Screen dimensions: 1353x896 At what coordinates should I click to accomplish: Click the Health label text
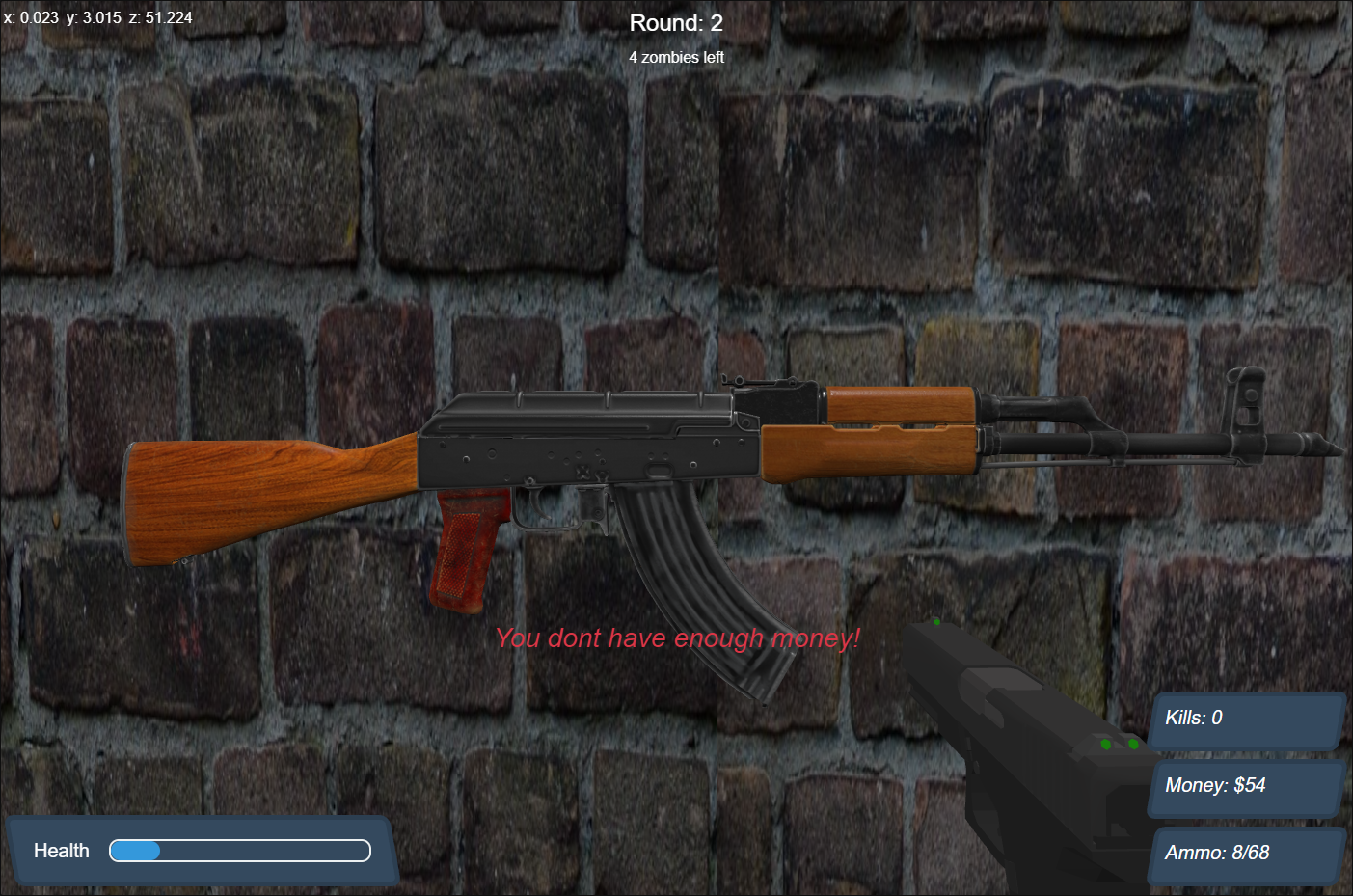tap(61, 851)
